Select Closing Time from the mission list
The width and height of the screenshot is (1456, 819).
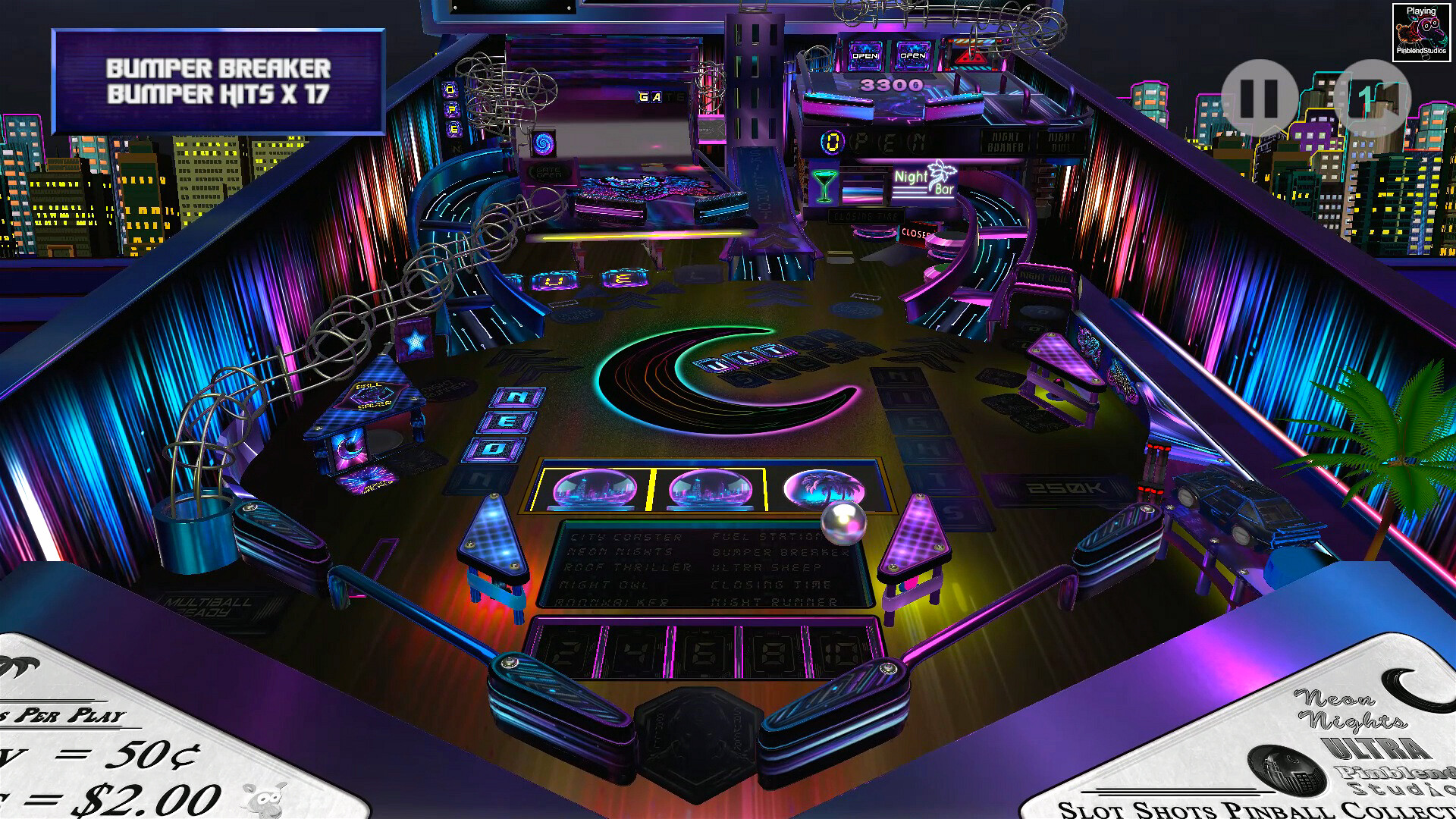coord(771,585)
